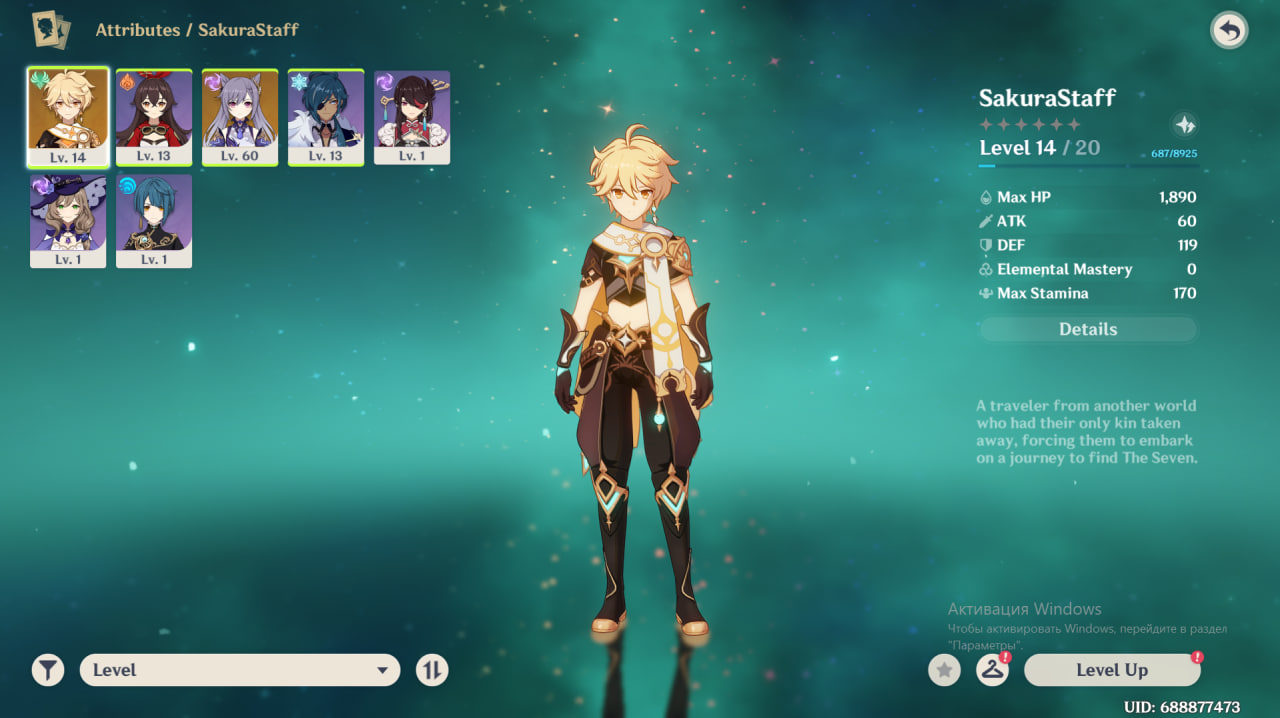Open the character filter funnel
The image size is (1280, 718).
point(47,670)
